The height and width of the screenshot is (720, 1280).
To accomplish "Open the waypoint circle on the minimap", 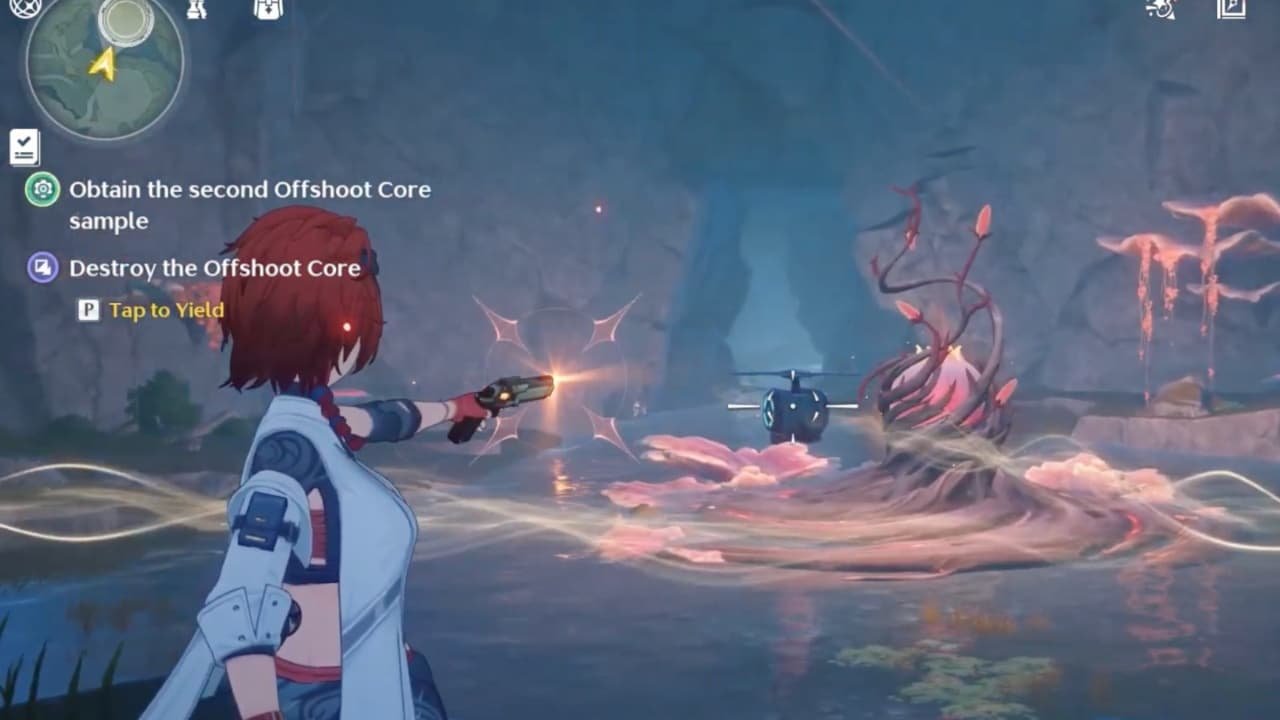I will (125, 20).
